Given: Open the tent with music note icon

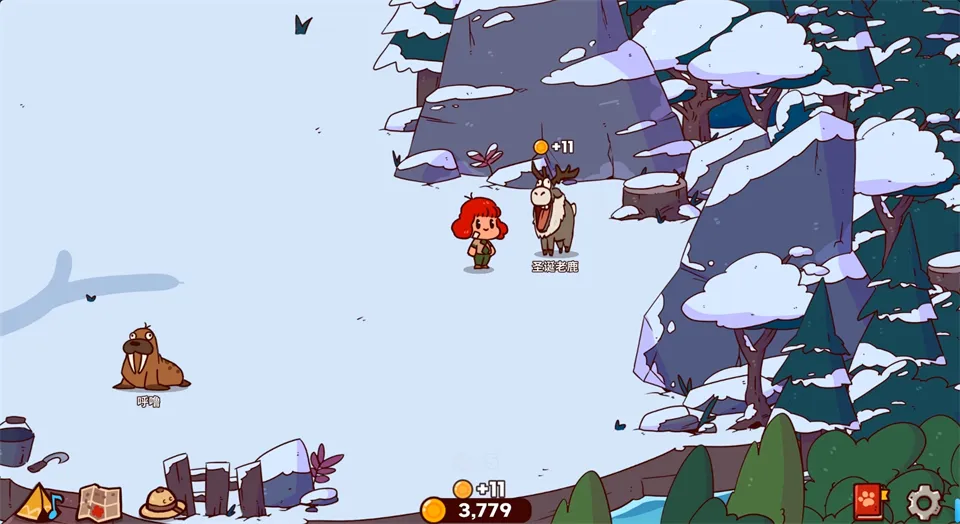Looking at the screenshot, I should [x=38, y=502].
